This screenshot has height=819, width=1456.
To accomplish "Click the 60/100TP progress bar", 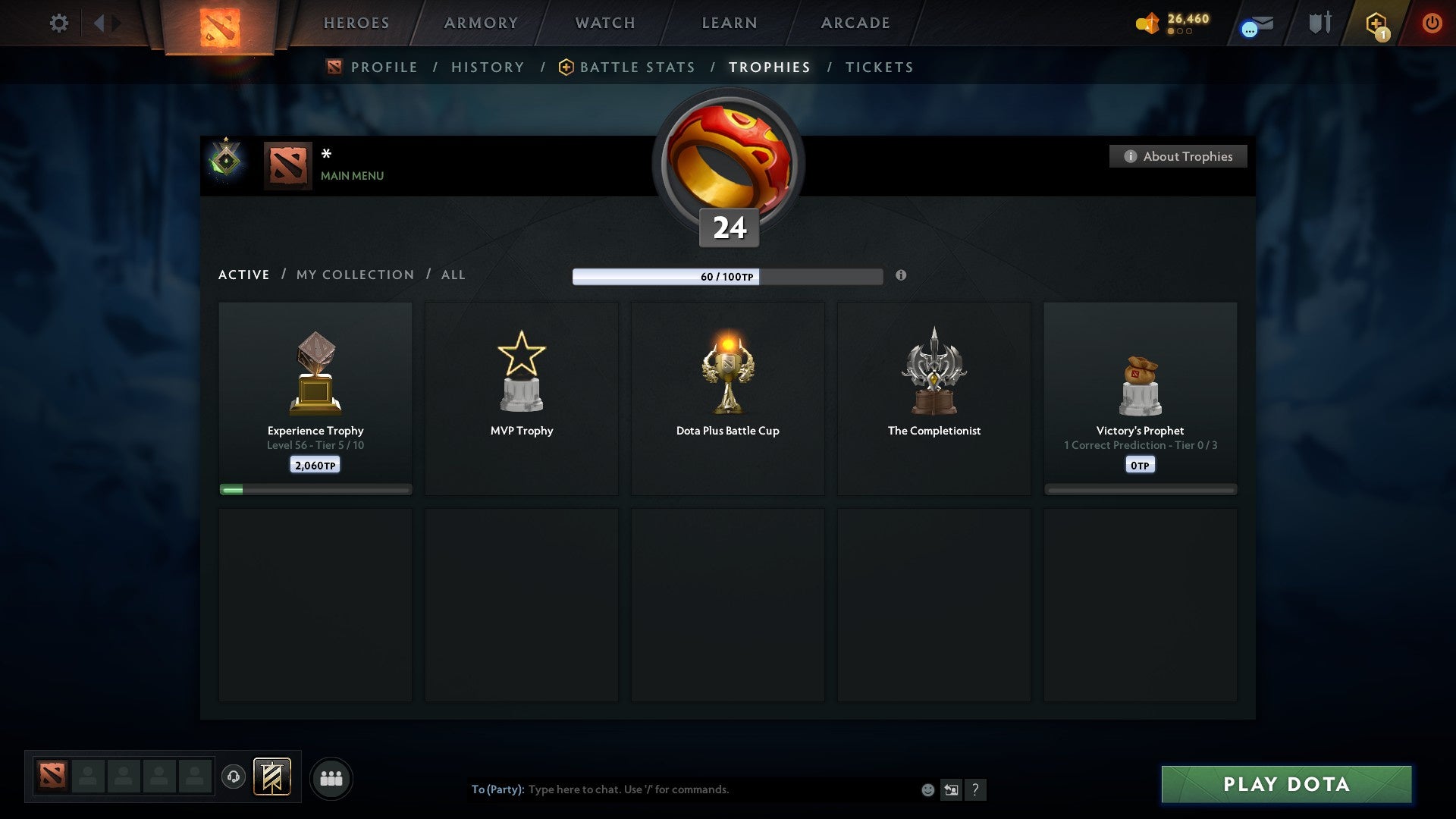I will (728, 276).
